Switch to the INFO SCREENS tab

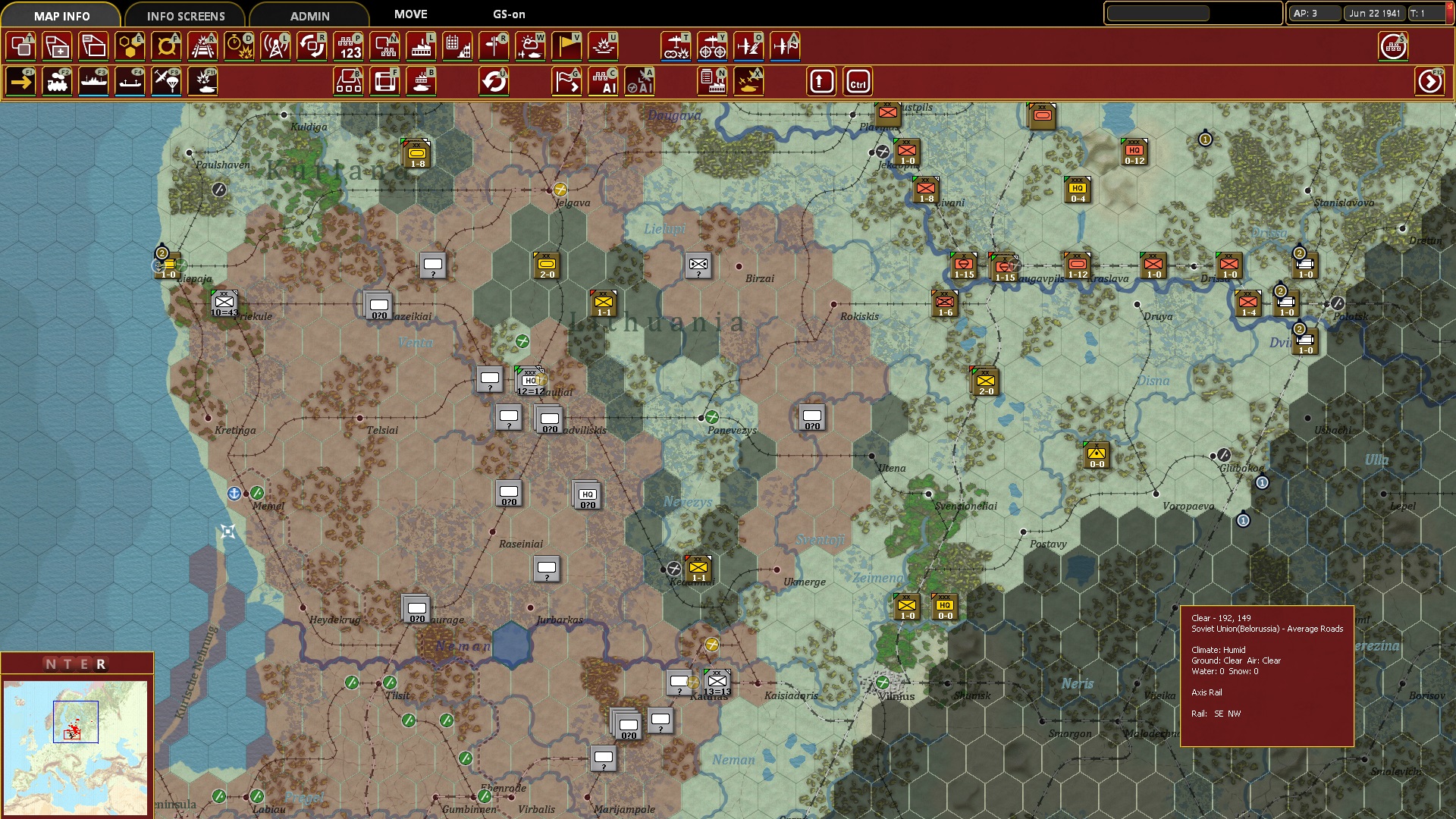(x=185, y=15)
